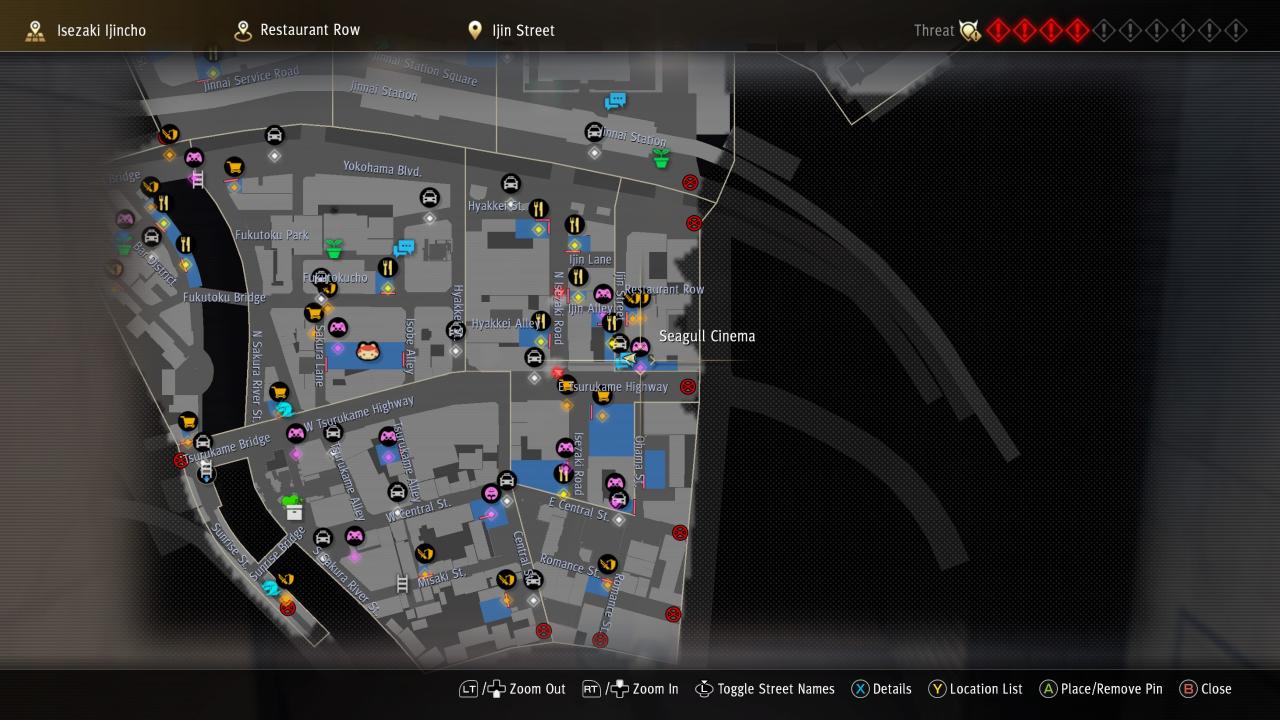The width and height of the screenshot is (1280, 720).
Task: Select the taxi marker under Yokohama Blvd. label
Action: [x=429, y=198]
